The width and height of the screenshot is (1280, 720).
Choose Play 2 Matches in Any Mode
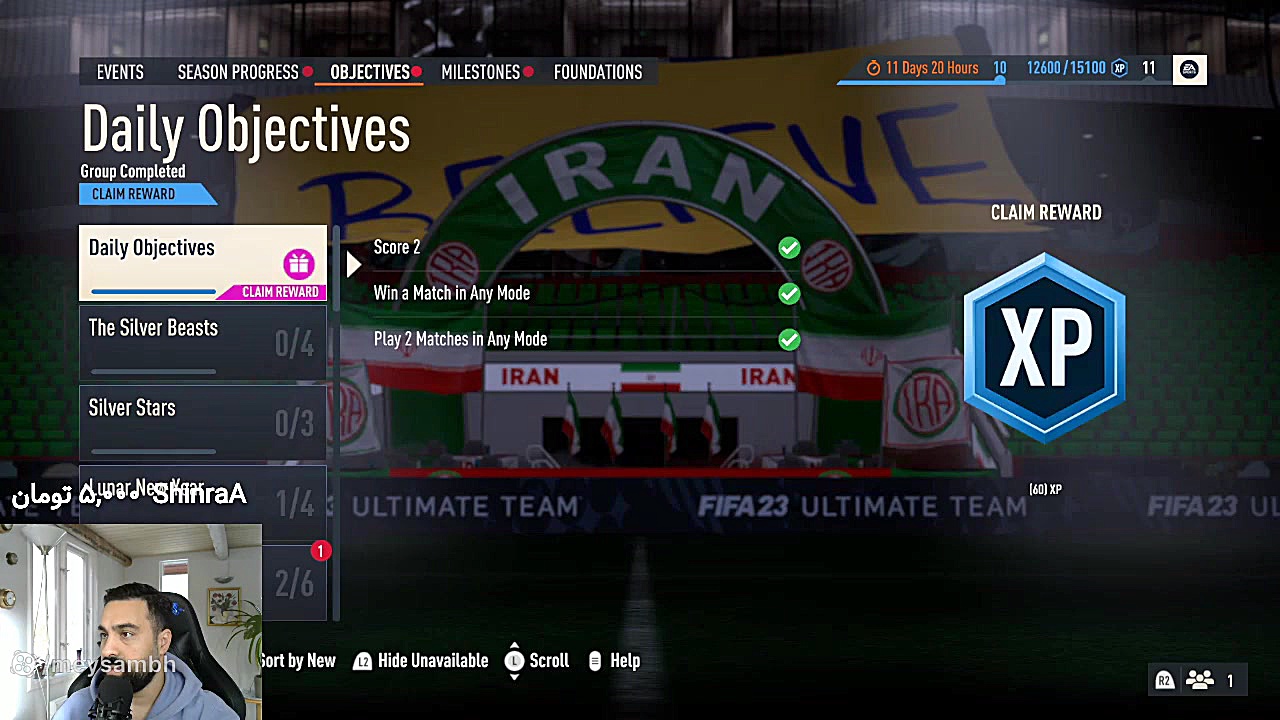(580, 339)
